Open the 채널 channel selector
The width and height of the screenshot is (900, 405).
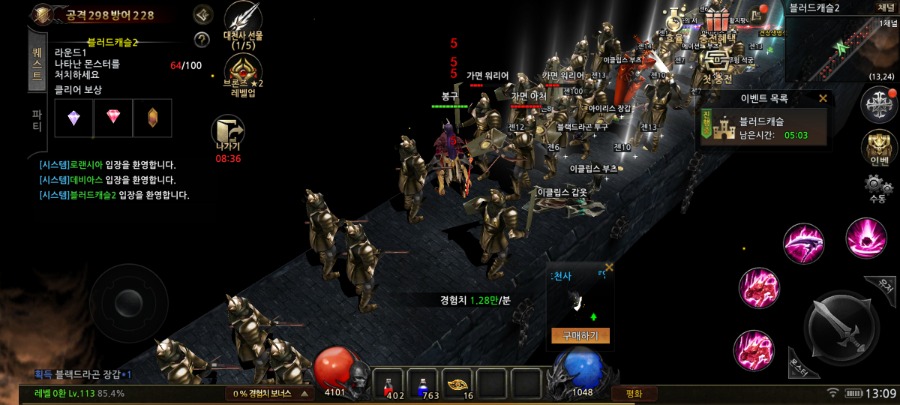[886, 8]
